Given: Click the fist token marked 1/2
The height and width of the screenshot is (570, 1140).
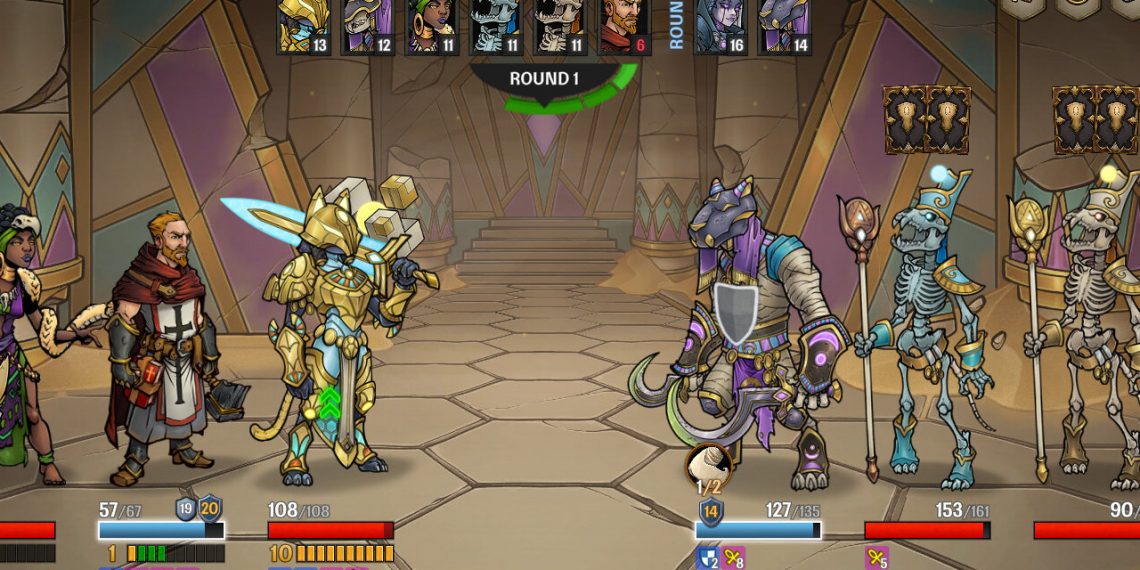Looking at the screenshot, I should pyautogui.click(x=708, y=468).
